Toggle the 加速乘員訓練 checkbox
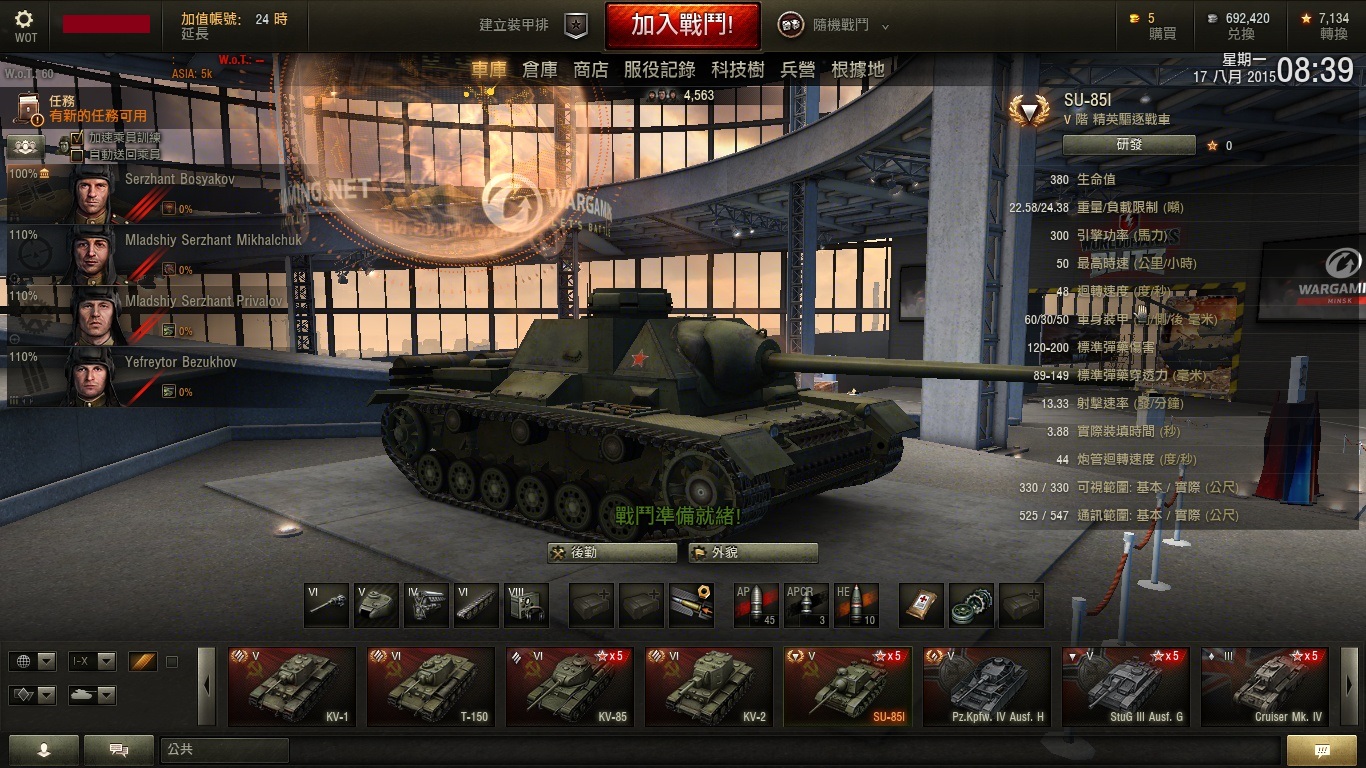This screenshot has height=768, width=1366. click(77, 138)
